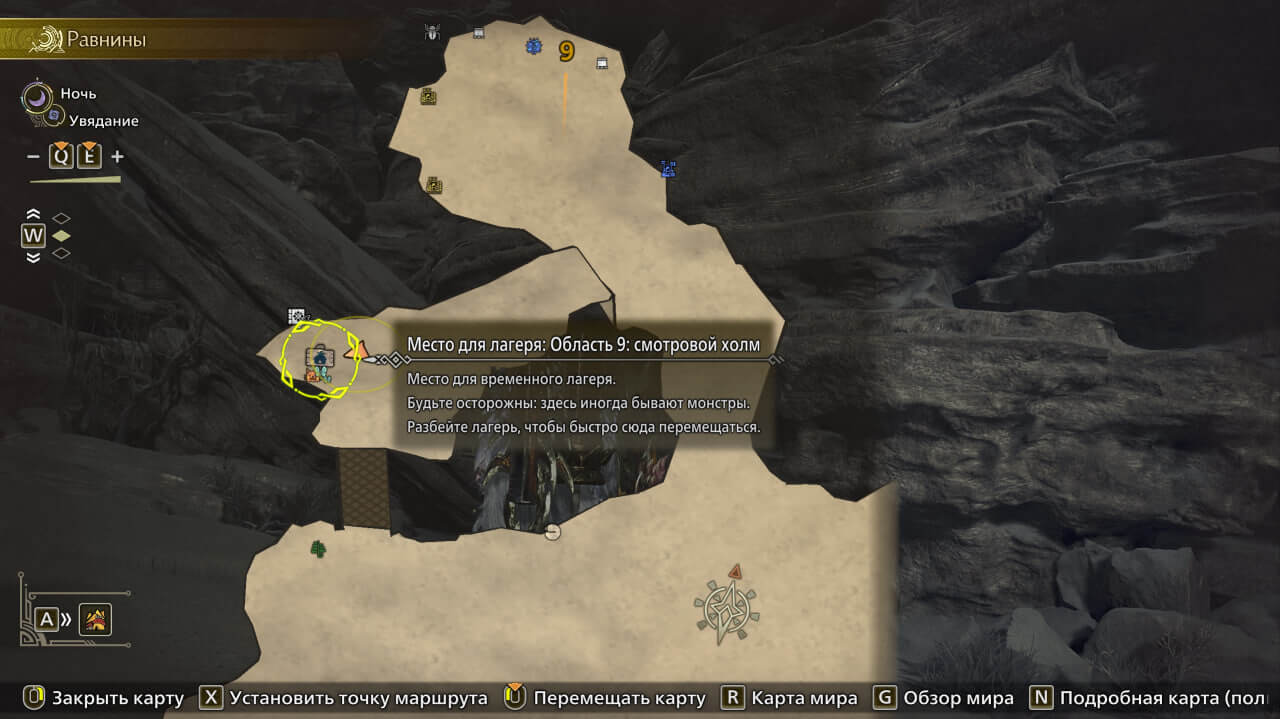Click the compass rose on the map
1280x719 pixels.
pos(727,609)
